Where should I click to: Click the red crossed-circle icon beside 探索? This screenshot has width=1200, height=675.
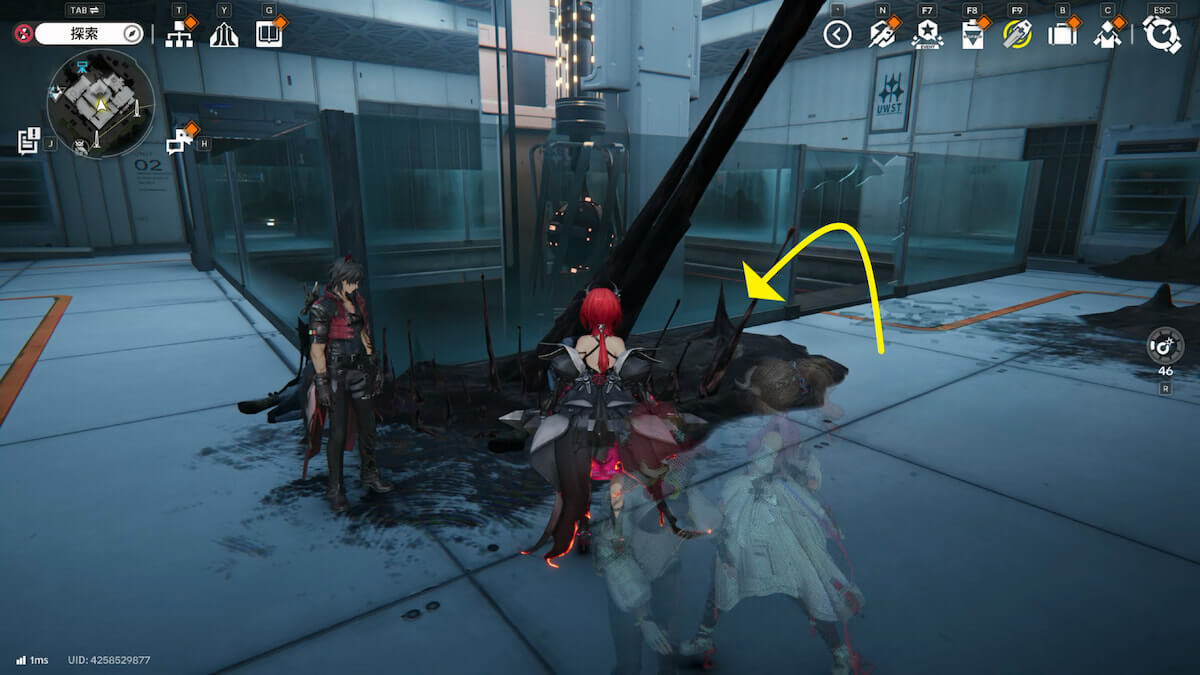[x=24, y=34]
